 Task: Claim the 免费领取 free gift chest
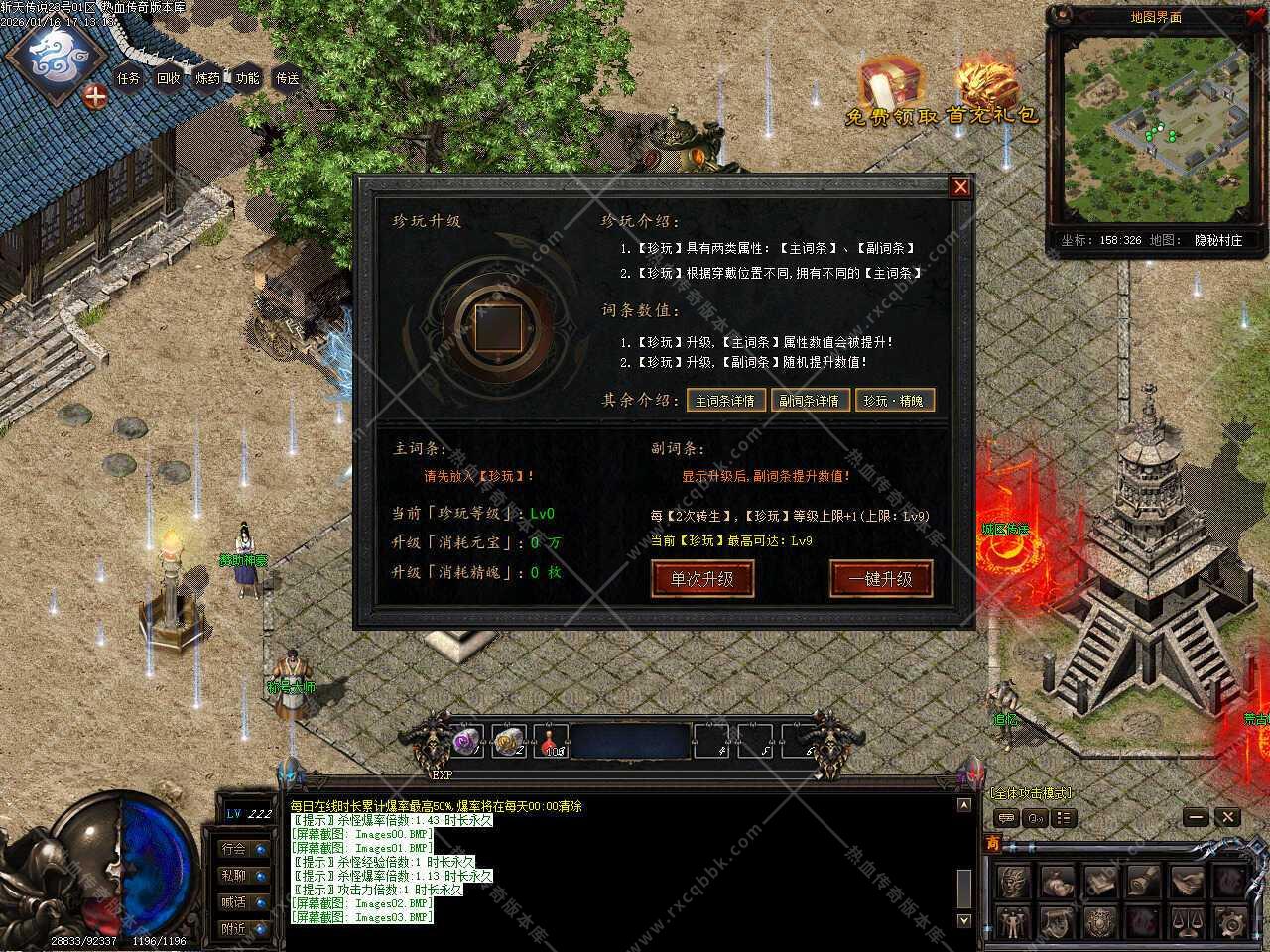(x=890, y=91)
